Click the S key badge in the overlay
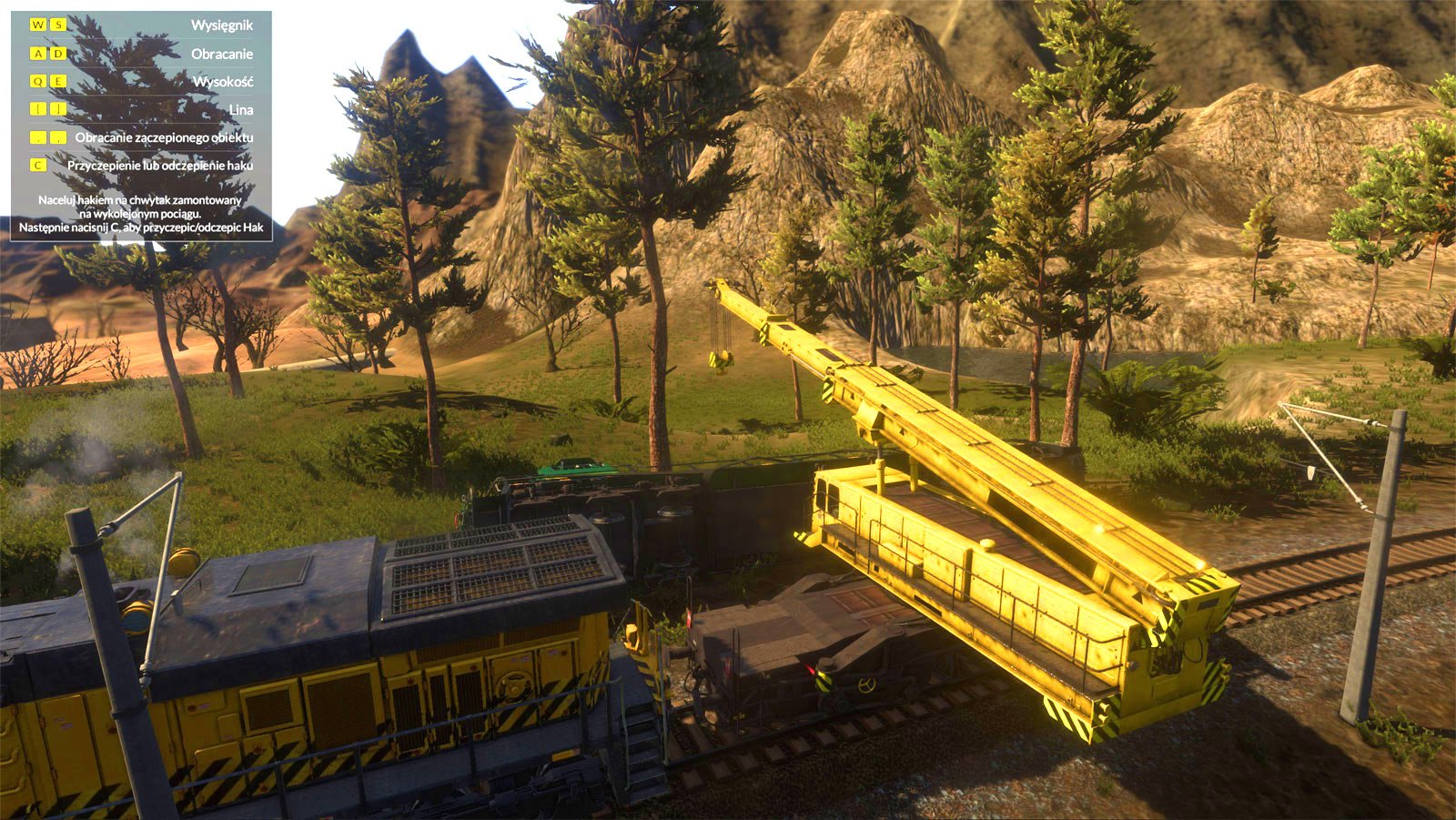1456x820 pixels. tap(58, 25)
